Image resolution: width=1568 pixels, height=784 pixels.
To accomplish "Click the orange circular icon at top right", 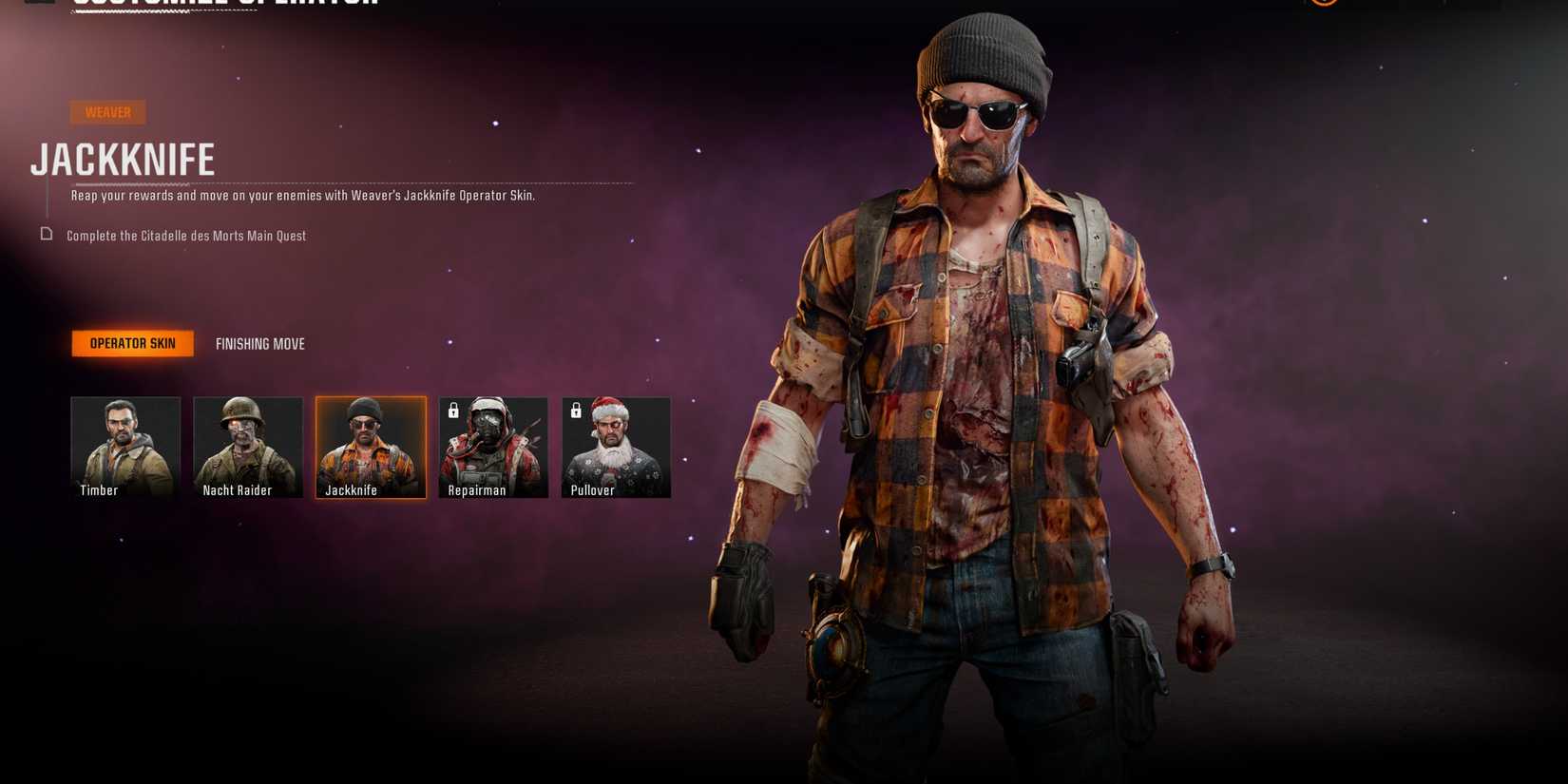I will pos(1324,5).
